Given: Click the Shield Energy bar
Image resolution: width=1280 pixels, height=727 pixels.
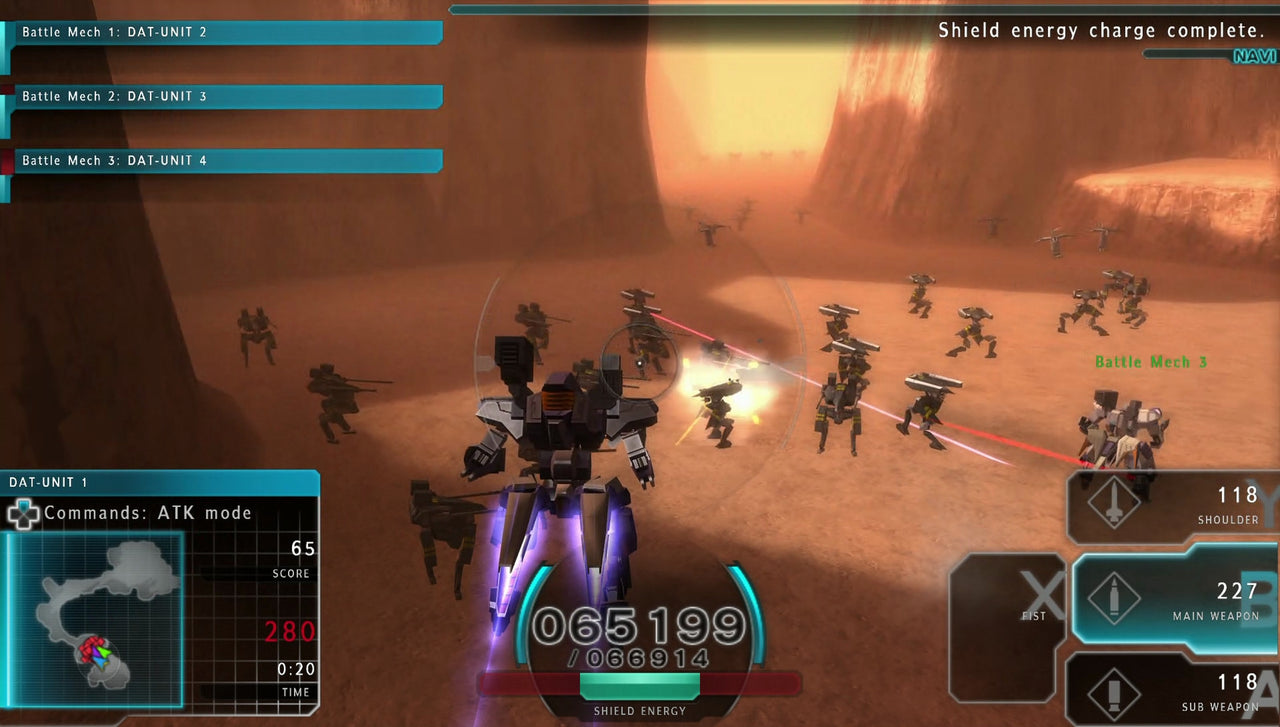Looking at the screenshot, I should click(640, 688).
